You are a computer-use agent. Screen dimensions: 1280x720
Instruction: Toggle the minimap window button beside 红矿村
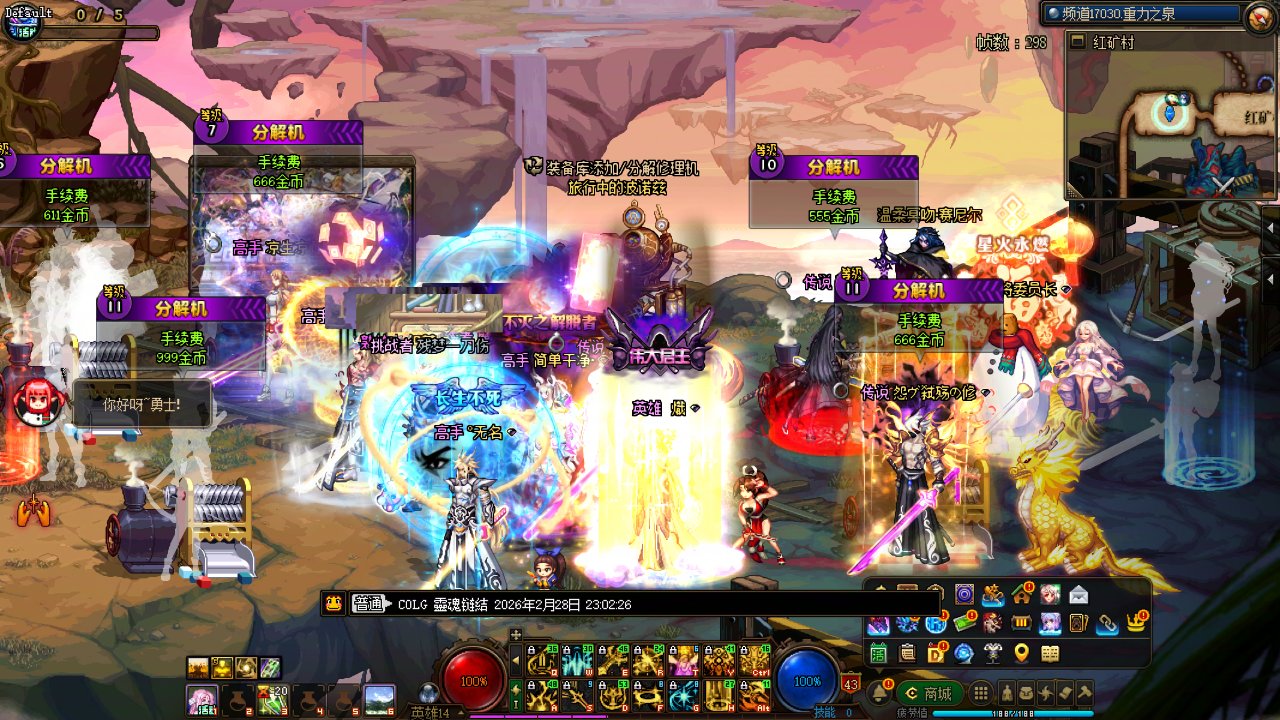pos(1077,42)
